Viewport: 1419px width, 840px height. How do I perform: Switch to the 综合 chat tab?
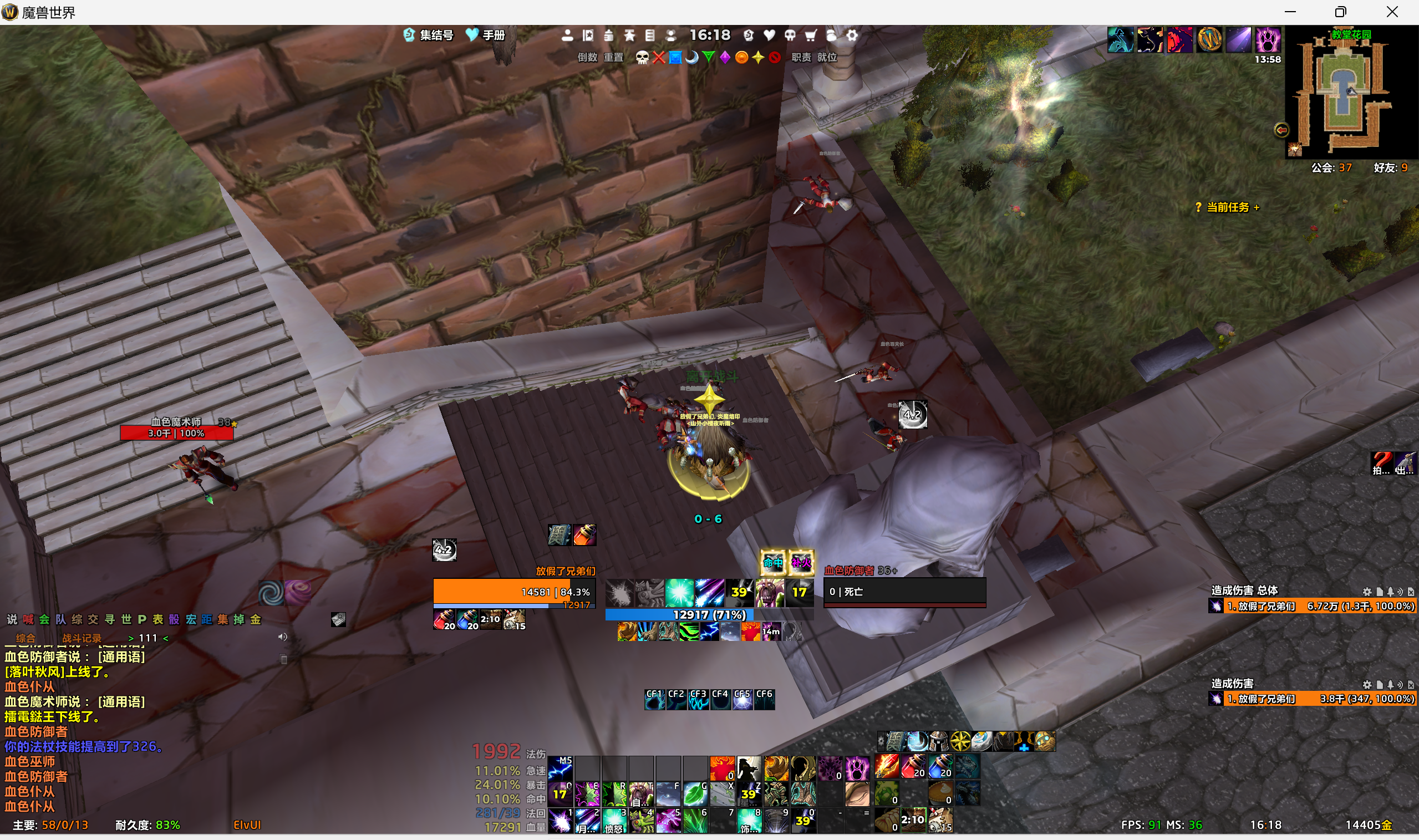pyautogui.click(x=26, y=638)
